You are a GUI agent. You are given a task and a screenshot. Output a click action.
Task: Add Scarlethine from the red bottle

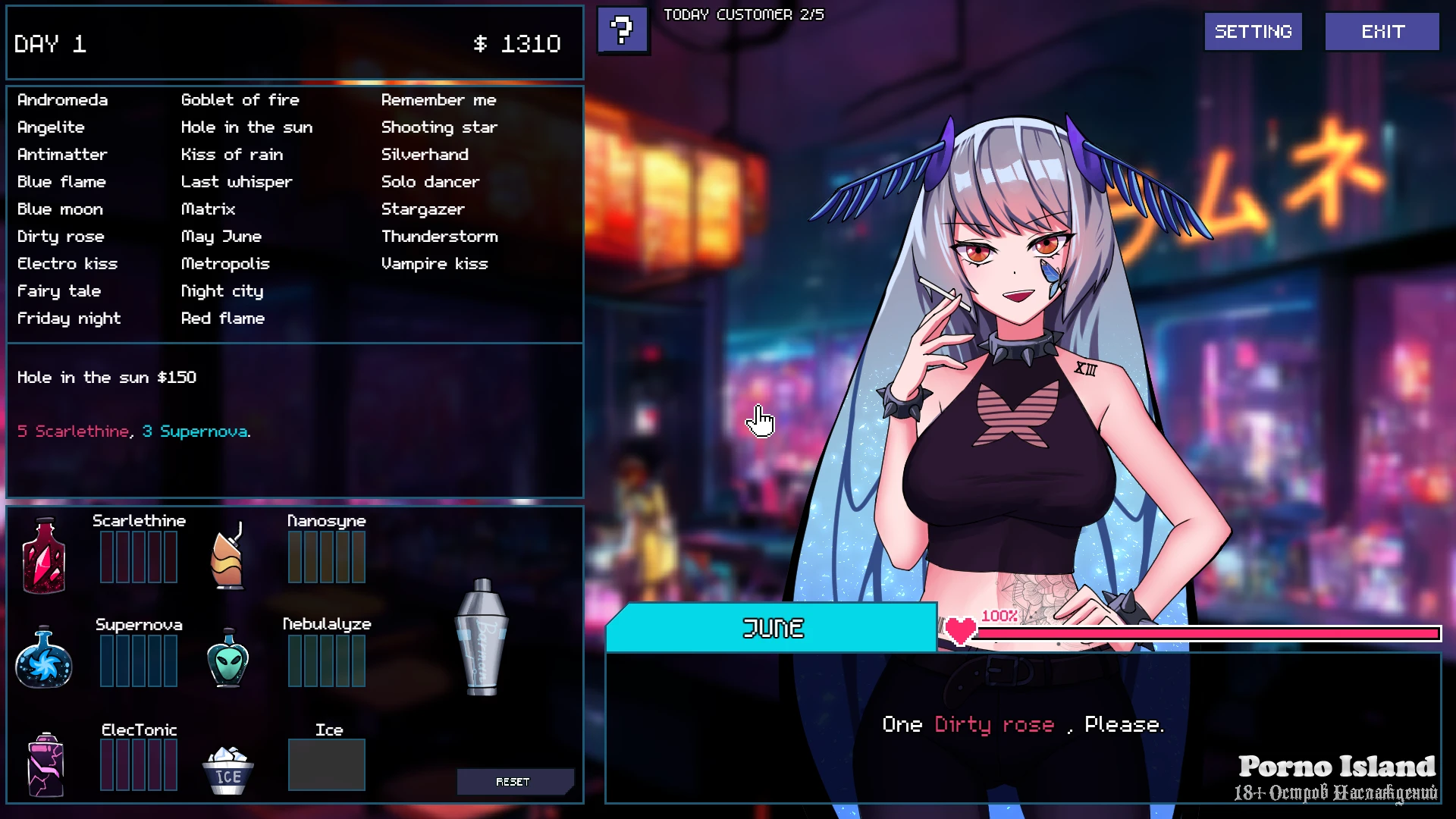click(44, 556)
